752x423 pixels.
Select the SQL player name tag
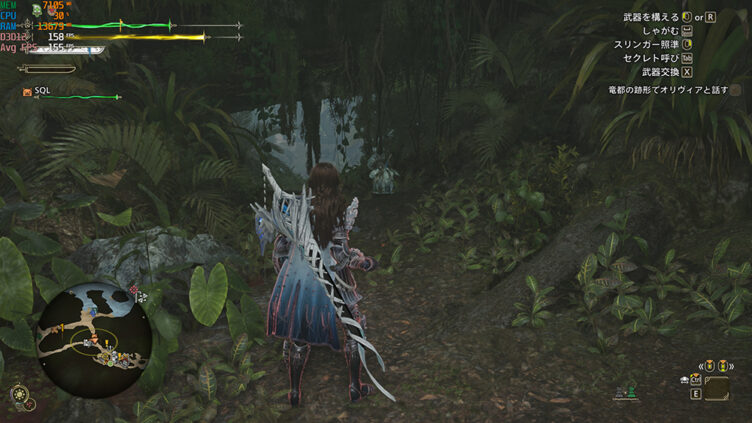[x=42, y=90]
